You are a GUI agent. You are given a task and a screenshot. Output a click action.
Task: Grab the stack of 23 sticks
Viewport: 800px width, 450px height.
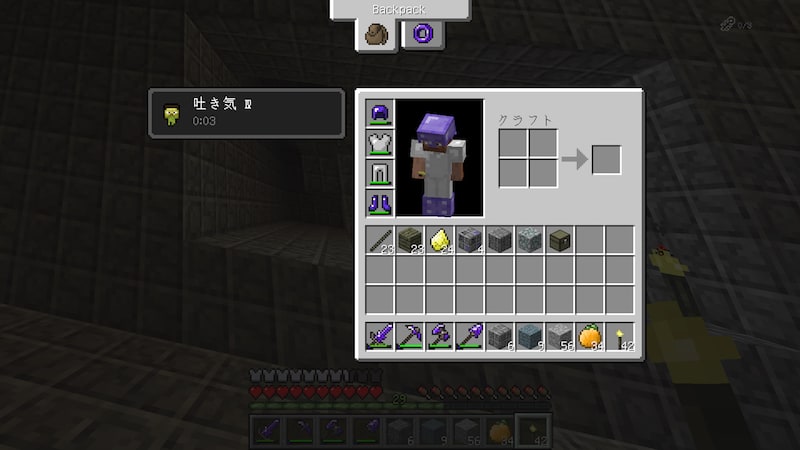(380, 240)
